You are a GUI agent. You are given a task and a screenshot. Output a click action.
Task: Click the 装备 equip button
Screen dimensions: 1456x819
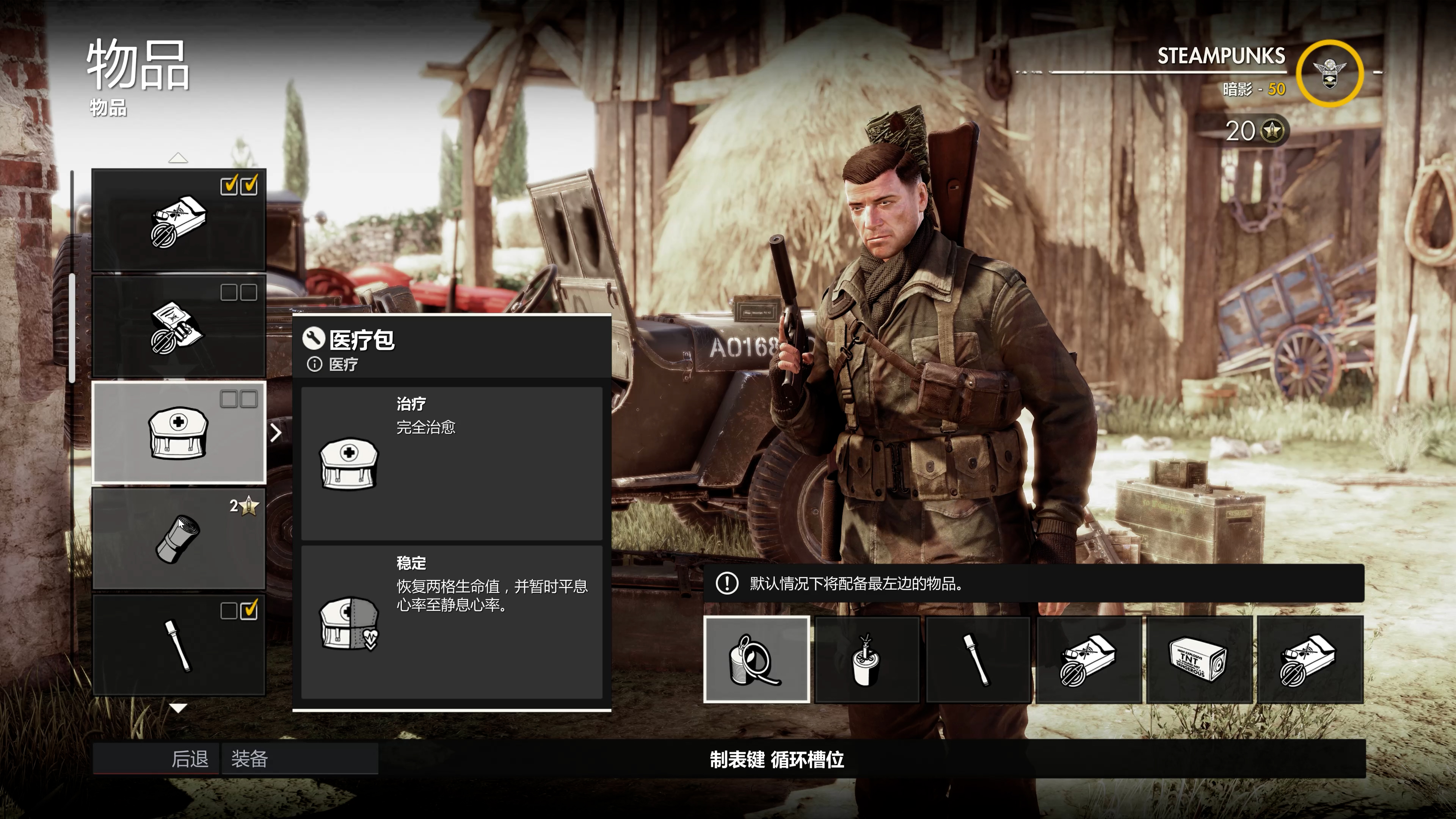(300, 758)
